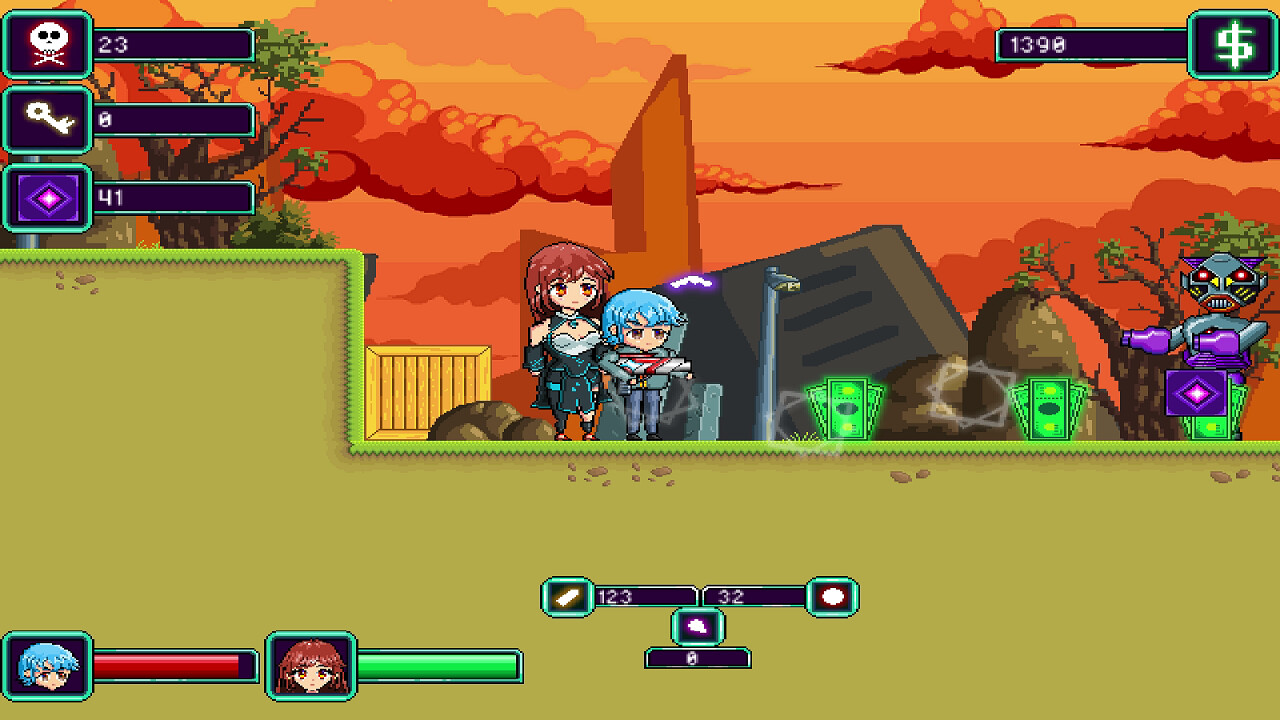
Task: Select the glowing key icon
Action: [47, 121]
